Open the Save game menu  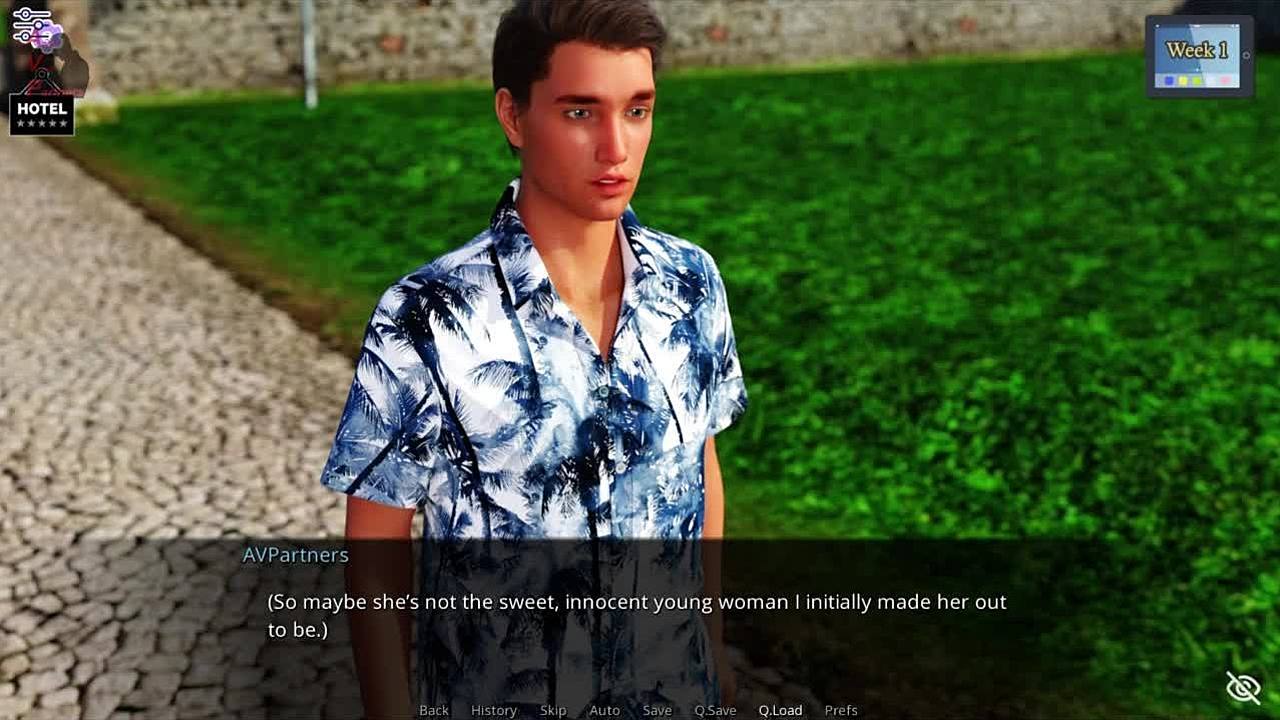tap(657, 710)
